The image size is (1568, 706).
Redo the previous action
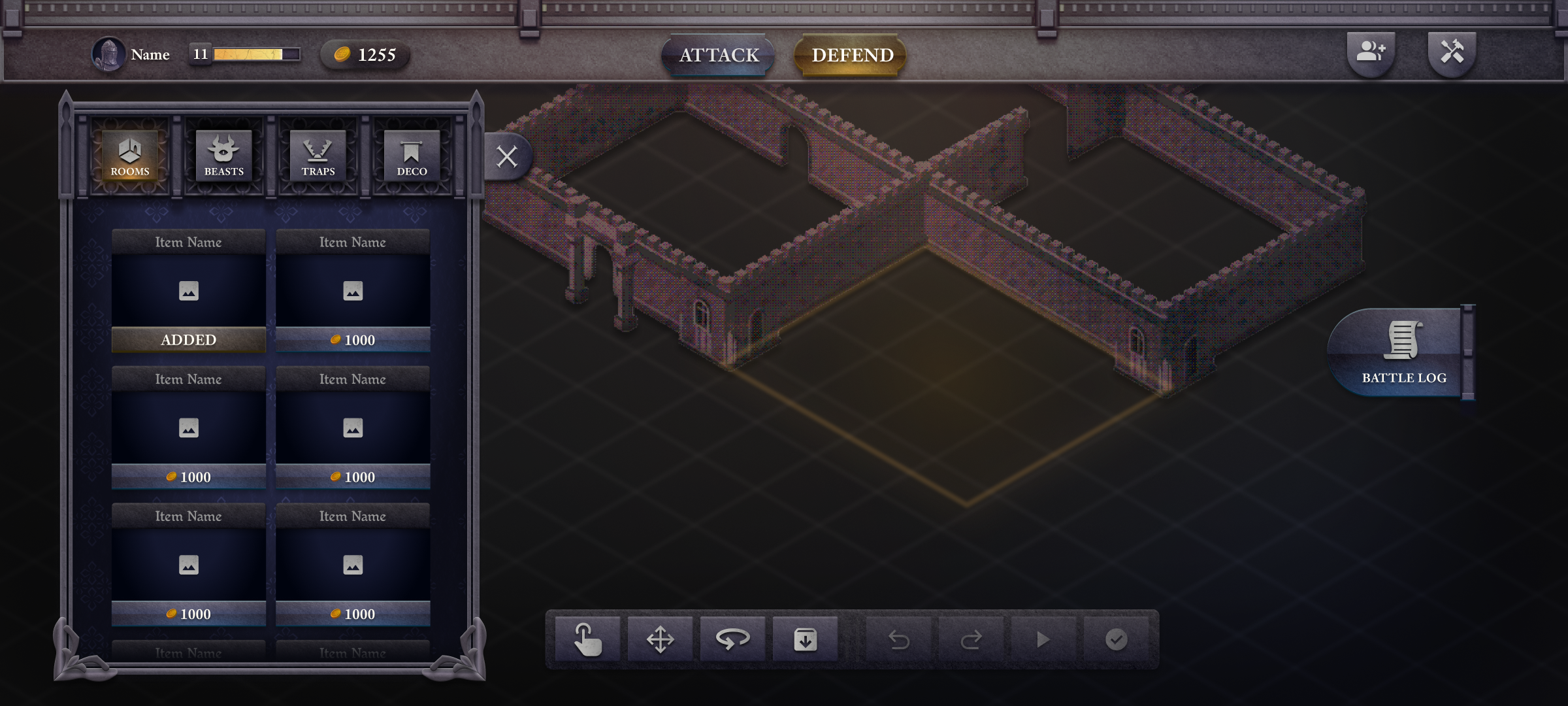pos(971,639)
